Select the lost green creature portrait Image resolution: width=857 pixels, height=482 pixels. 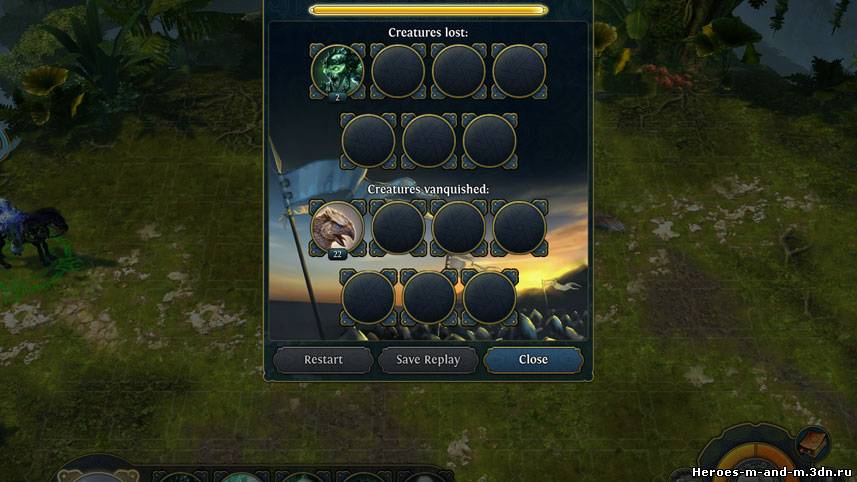(337, 70)
